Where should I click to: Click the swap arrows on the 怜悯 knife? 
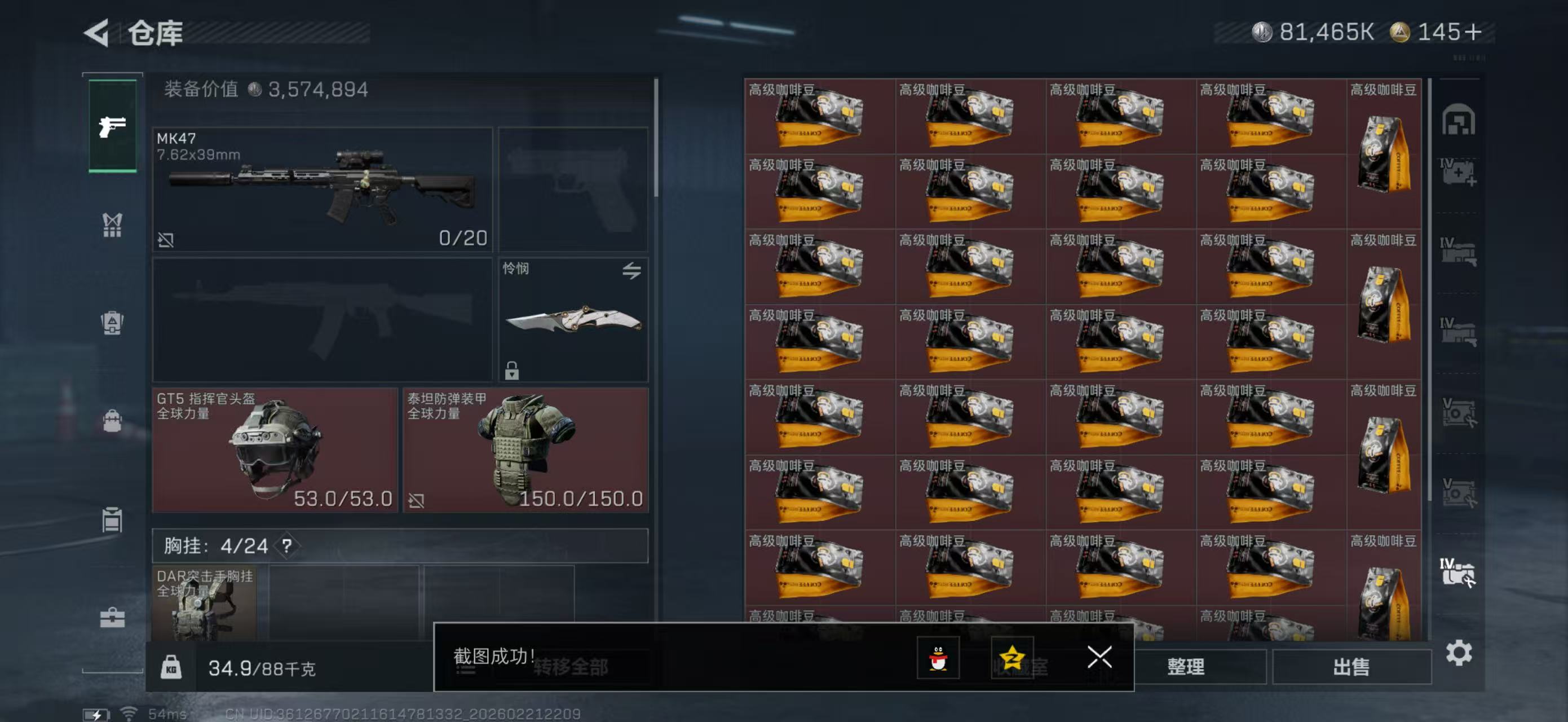(632, 271)
